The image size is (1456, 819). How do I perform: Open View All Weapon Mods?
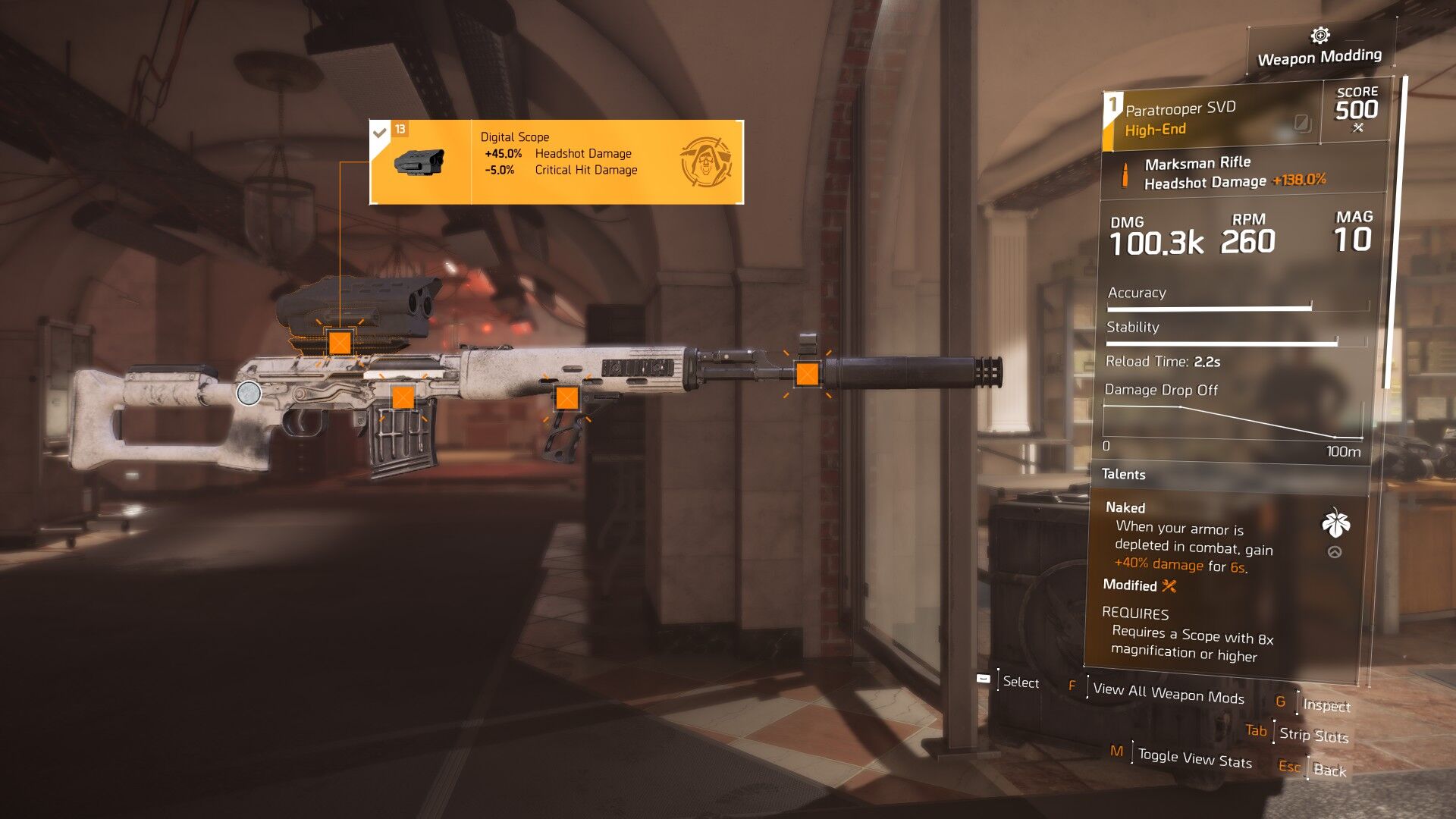coord(1168,693)
